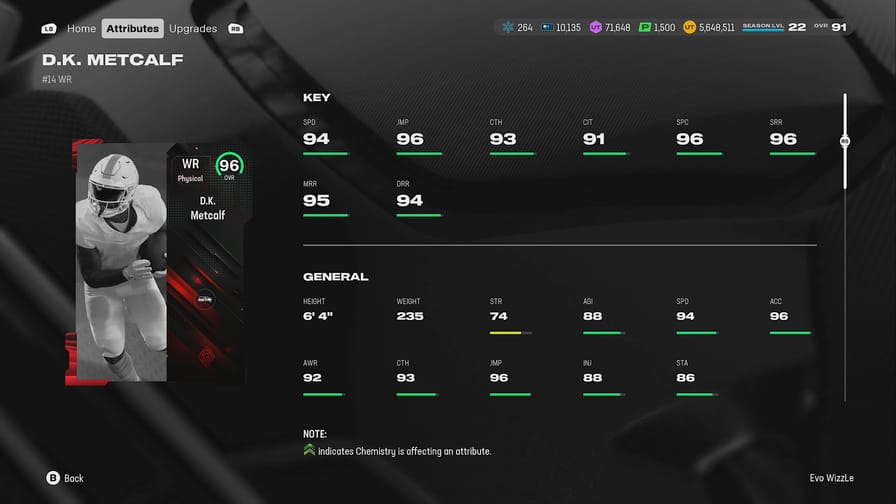This screenshot has height=504, width=896.
Task: Select the D.K. Metcalf player card
Action: [160, 264]
